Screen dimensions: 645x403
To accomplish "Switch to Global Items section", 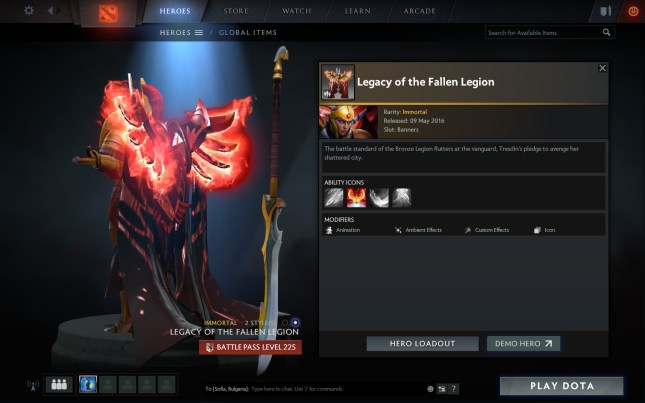I will [x=248, y=32].
